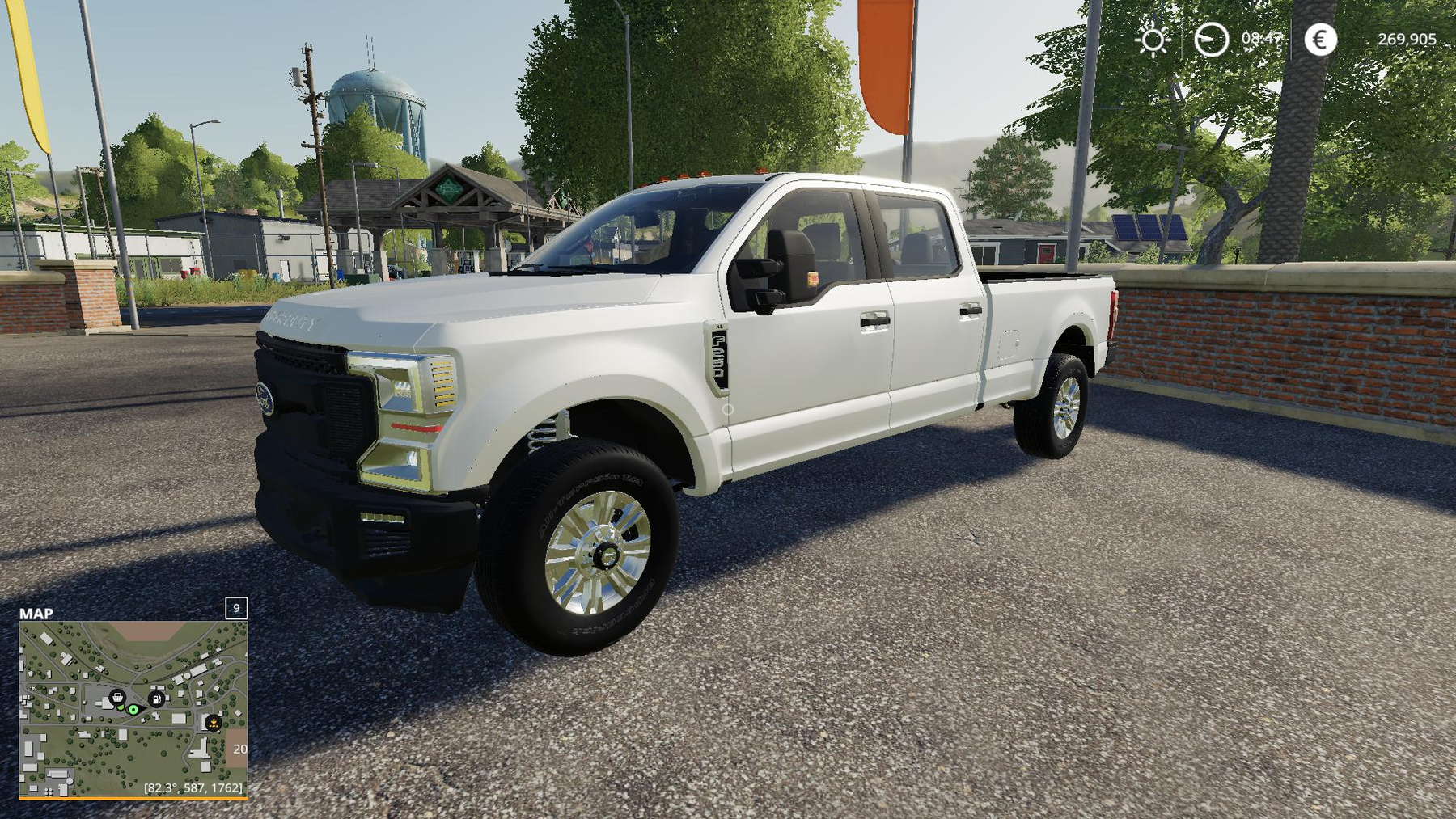
Task: Click the sun weather icon
Action: (x=1153, y=40)
